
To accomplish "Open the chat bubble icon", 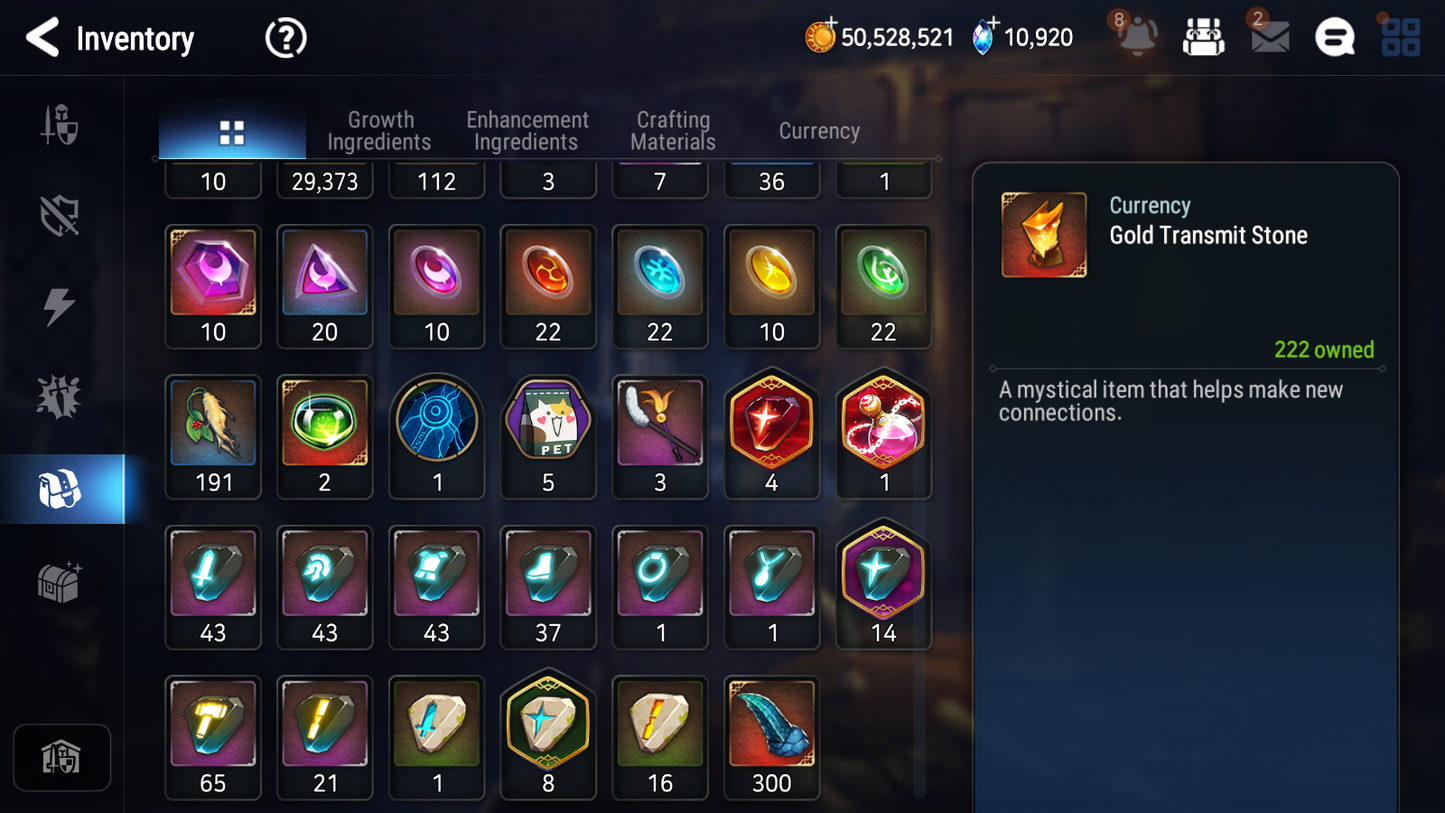I will click(x=1334, y=38).
